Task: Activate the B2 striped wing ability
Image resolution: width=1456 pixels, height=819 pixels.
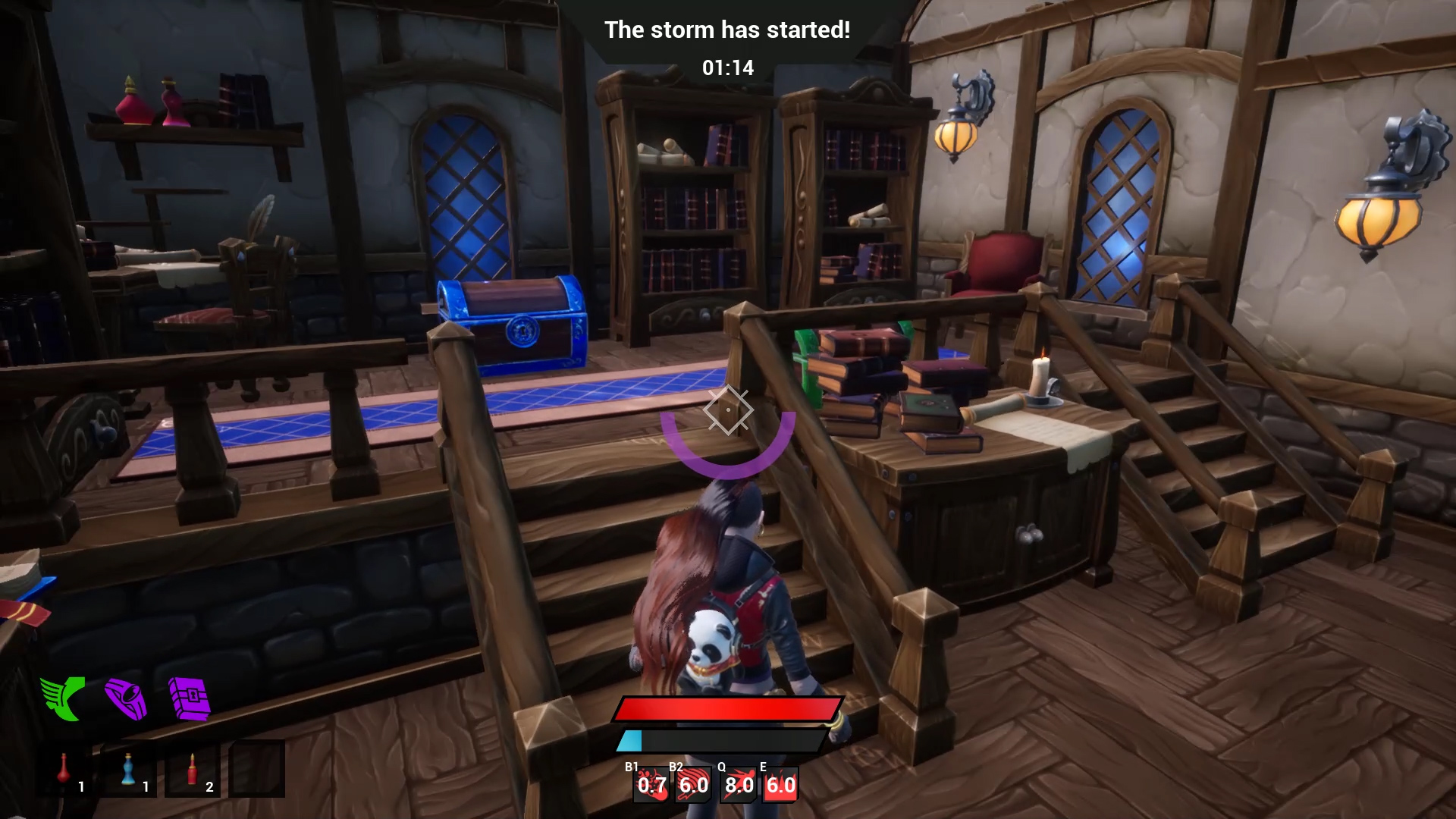Action: [694, 785]
